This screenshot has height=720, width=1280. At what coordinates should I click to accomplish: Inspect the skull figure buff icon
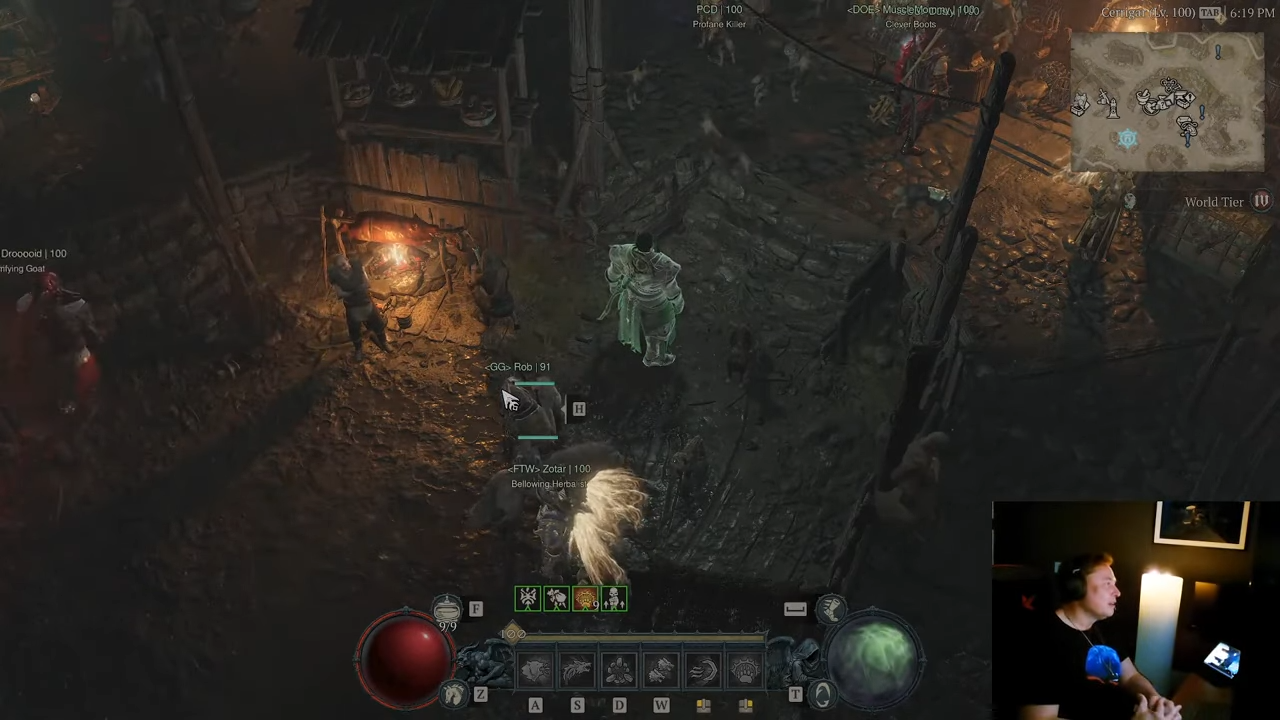(614, 599)
